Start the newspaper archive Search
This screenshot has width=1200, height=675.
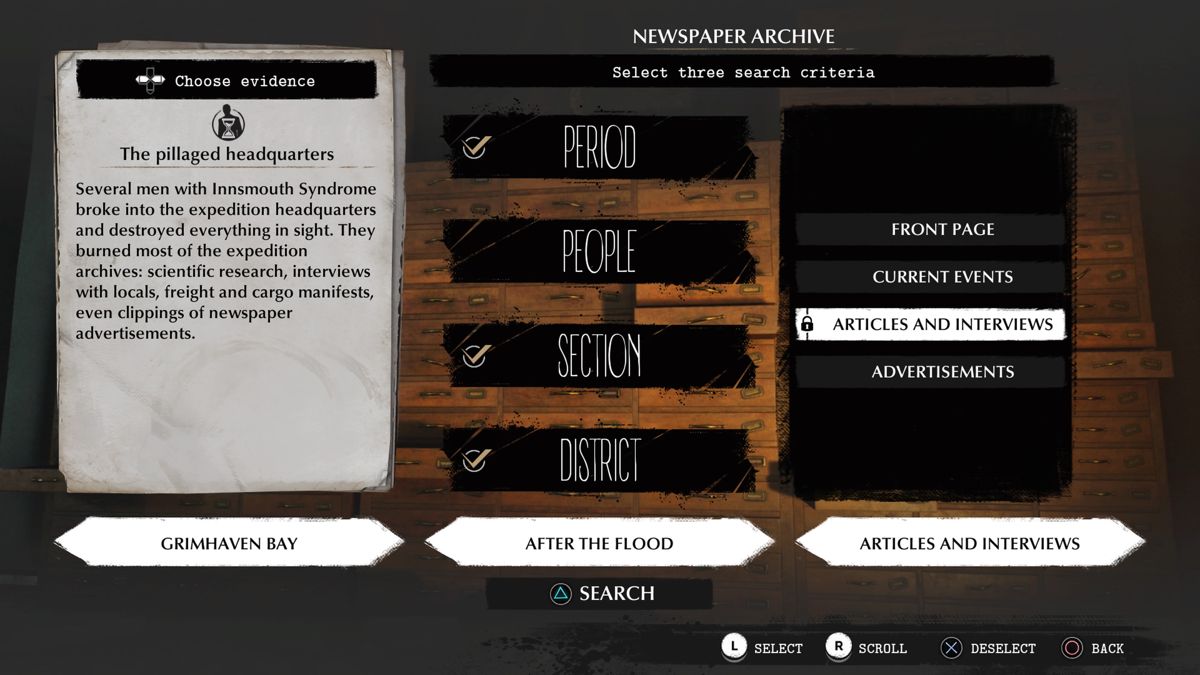coord(600,594)
